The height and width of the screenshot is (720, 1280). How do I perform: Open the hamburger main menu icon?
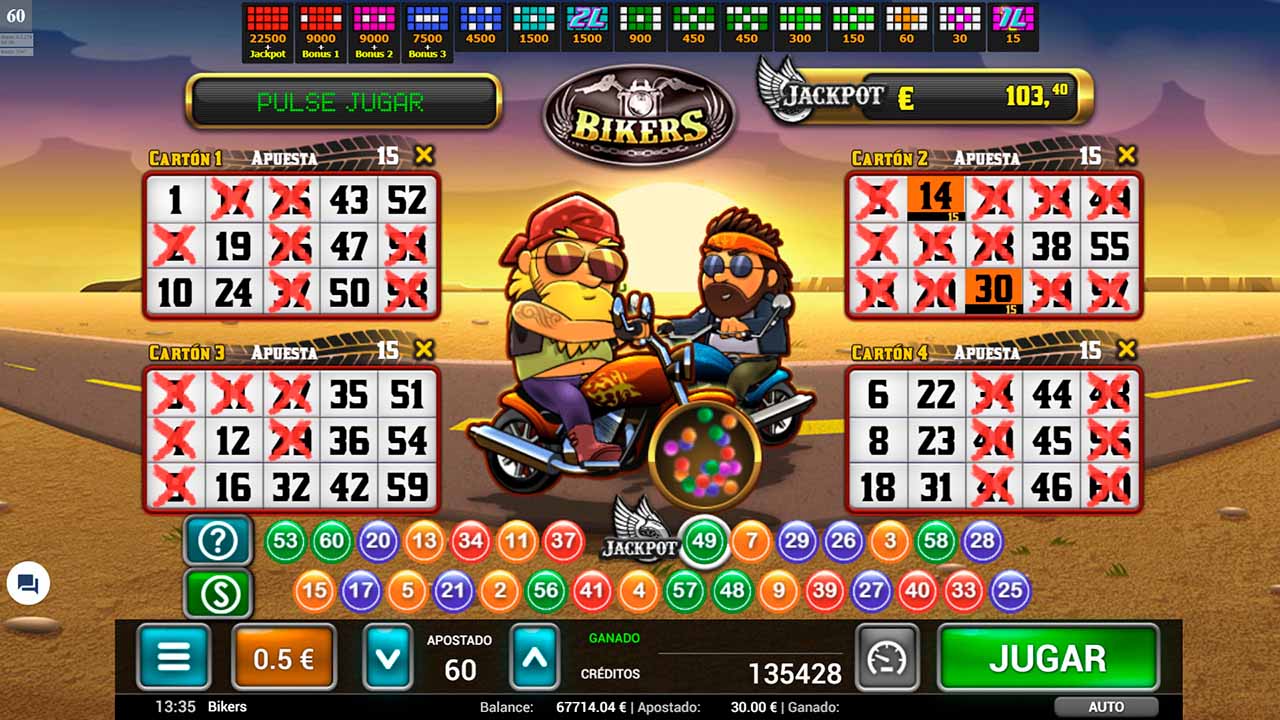pos(174,657)
